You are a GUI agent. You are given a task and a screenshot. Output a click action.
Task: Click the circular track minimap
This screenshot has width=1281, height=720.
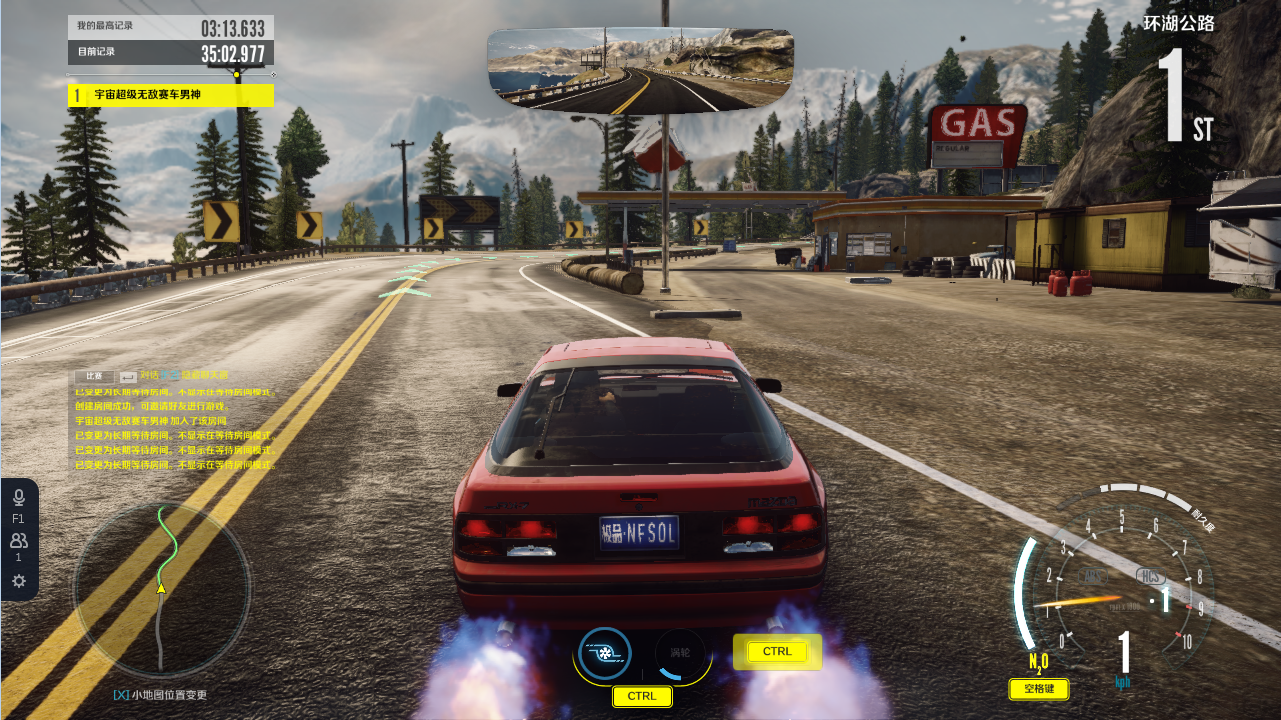[x=162, y=589]
